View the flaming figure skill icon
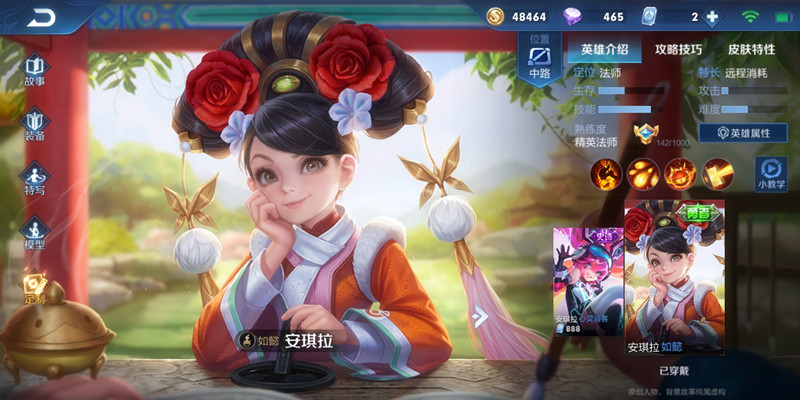Viewport: 800px width, 400px height. [x=606, y=174]
